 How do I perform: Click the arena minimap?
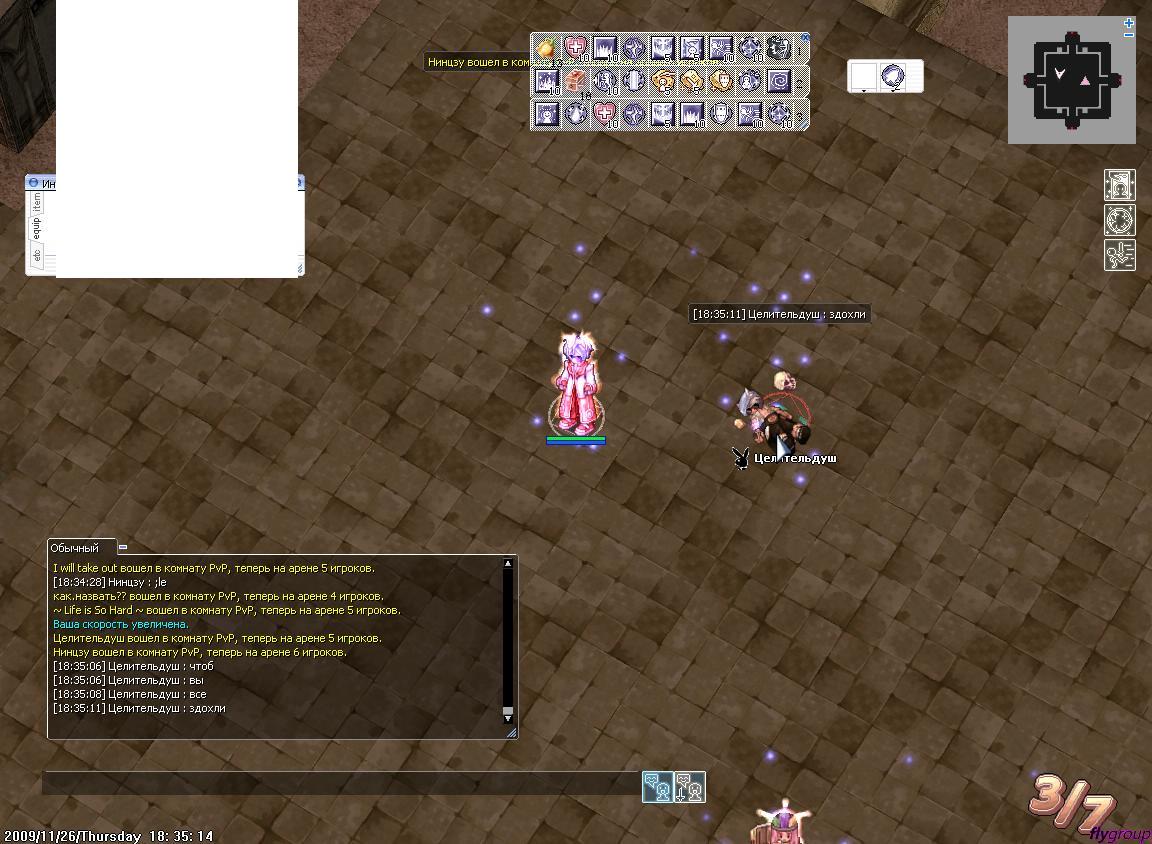pos(1072,80)
